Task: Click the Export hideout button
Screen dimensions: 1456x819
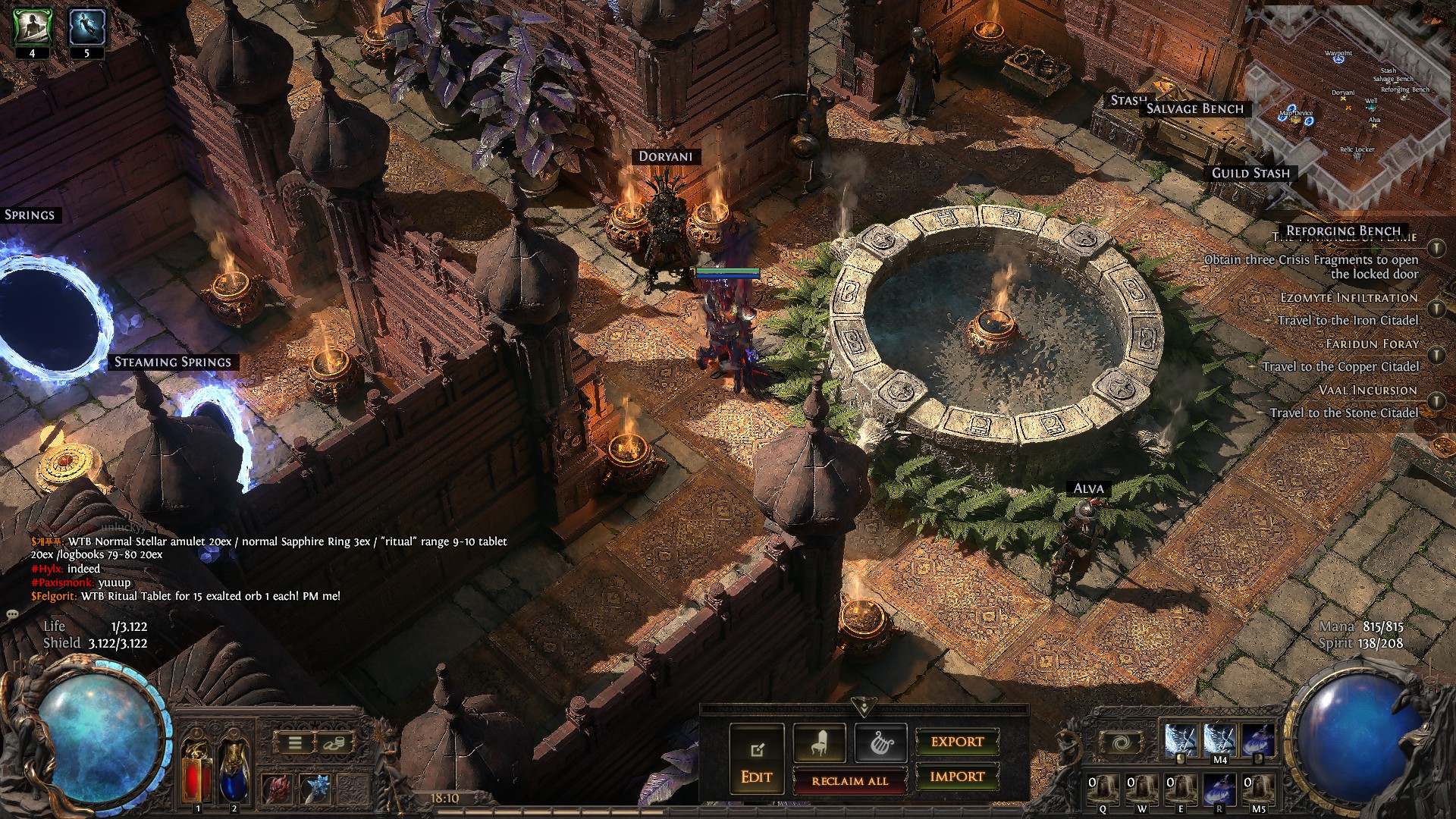Action: tap(957, 742)
